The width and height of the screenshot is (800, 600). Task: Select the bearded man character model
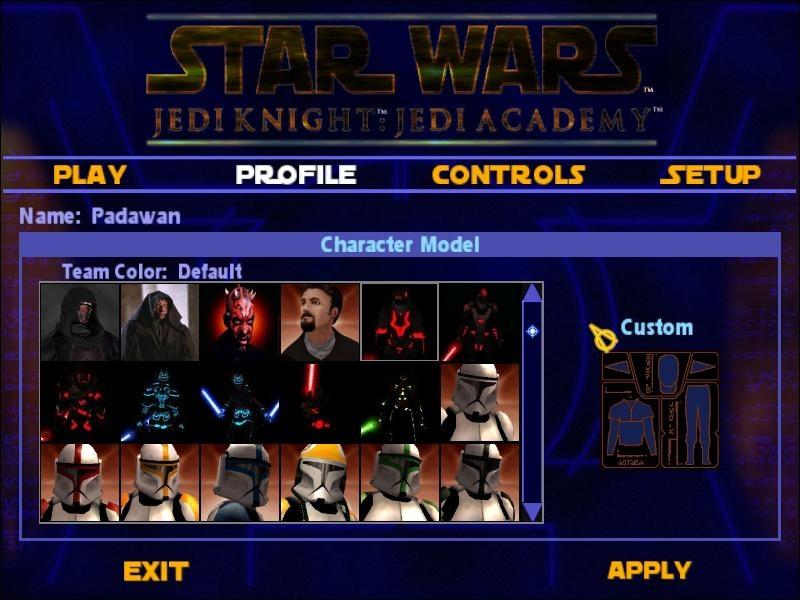tap(320, 322)
